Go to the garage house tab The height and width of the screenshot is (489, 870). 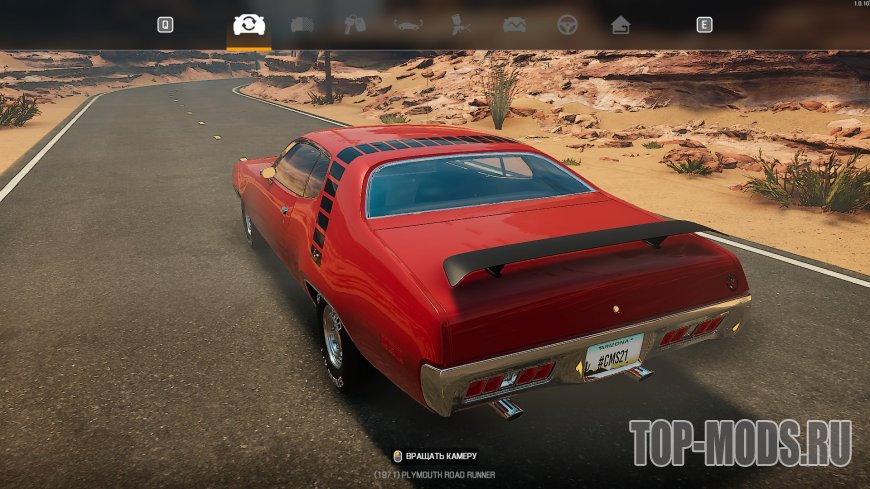click(621, 25)
